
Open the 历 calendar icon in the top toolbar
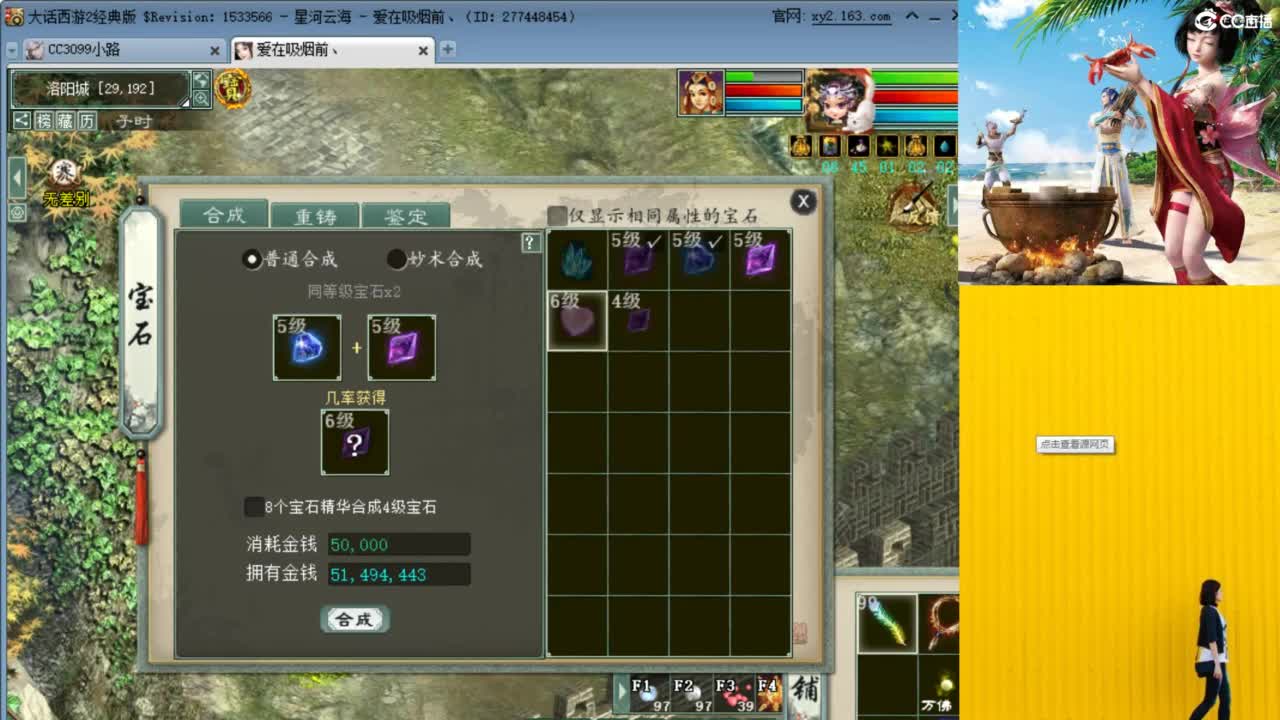click(x=87, y=120)
